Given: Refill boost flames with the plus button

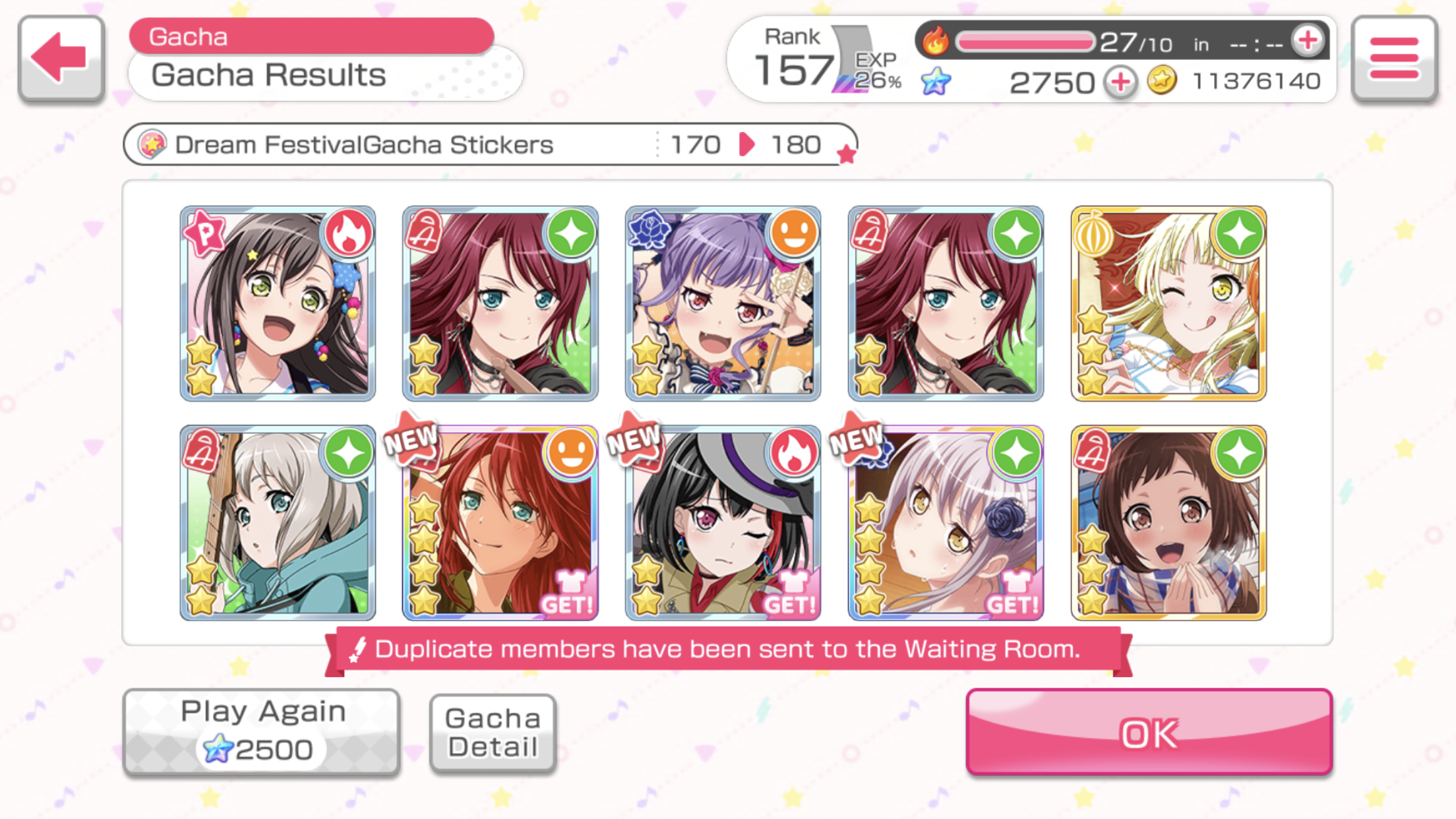Looking at the screenshot, I should (1308, 42).
